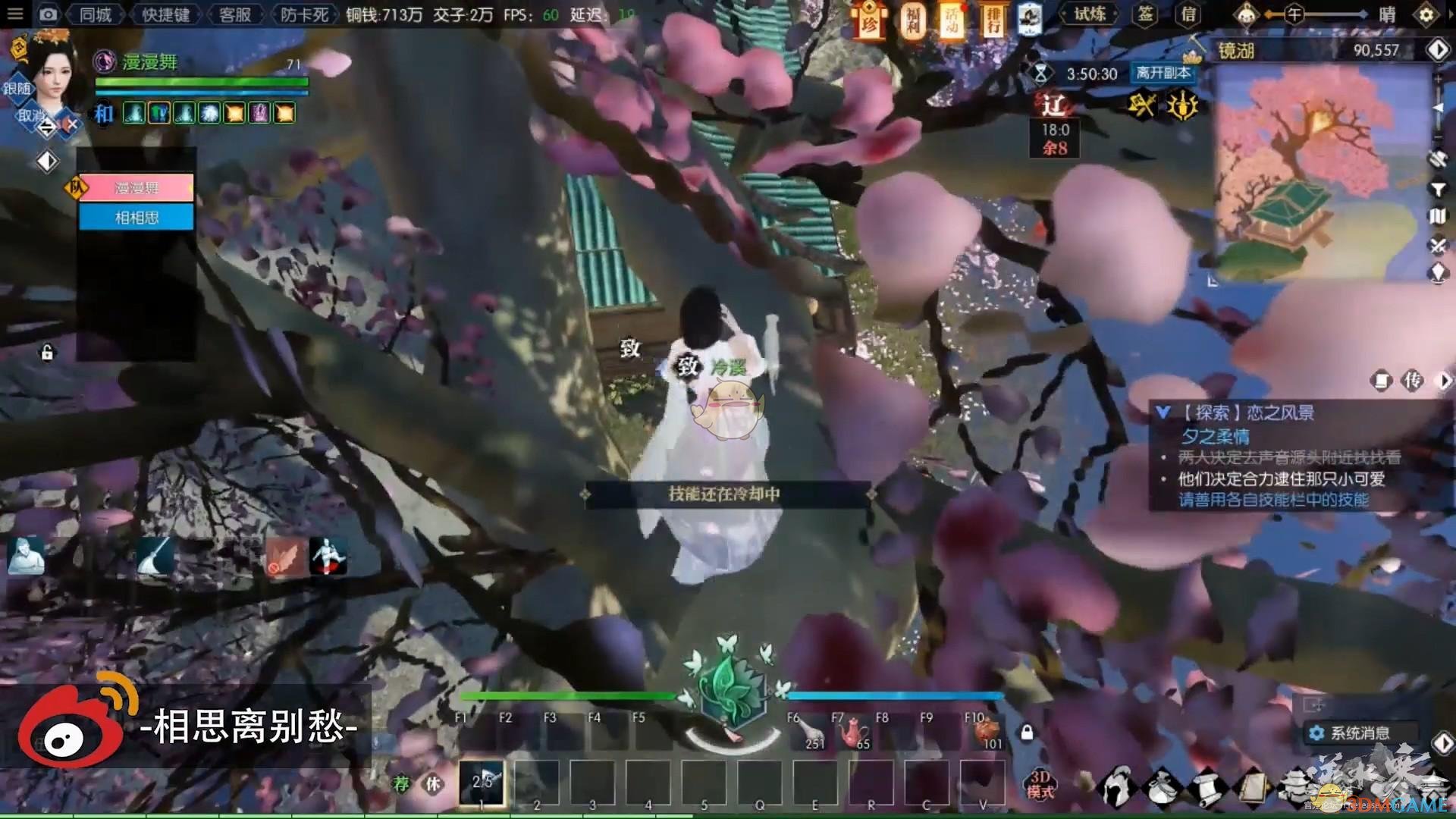Open the 系统消息 chat channel

click(1359, 733)
